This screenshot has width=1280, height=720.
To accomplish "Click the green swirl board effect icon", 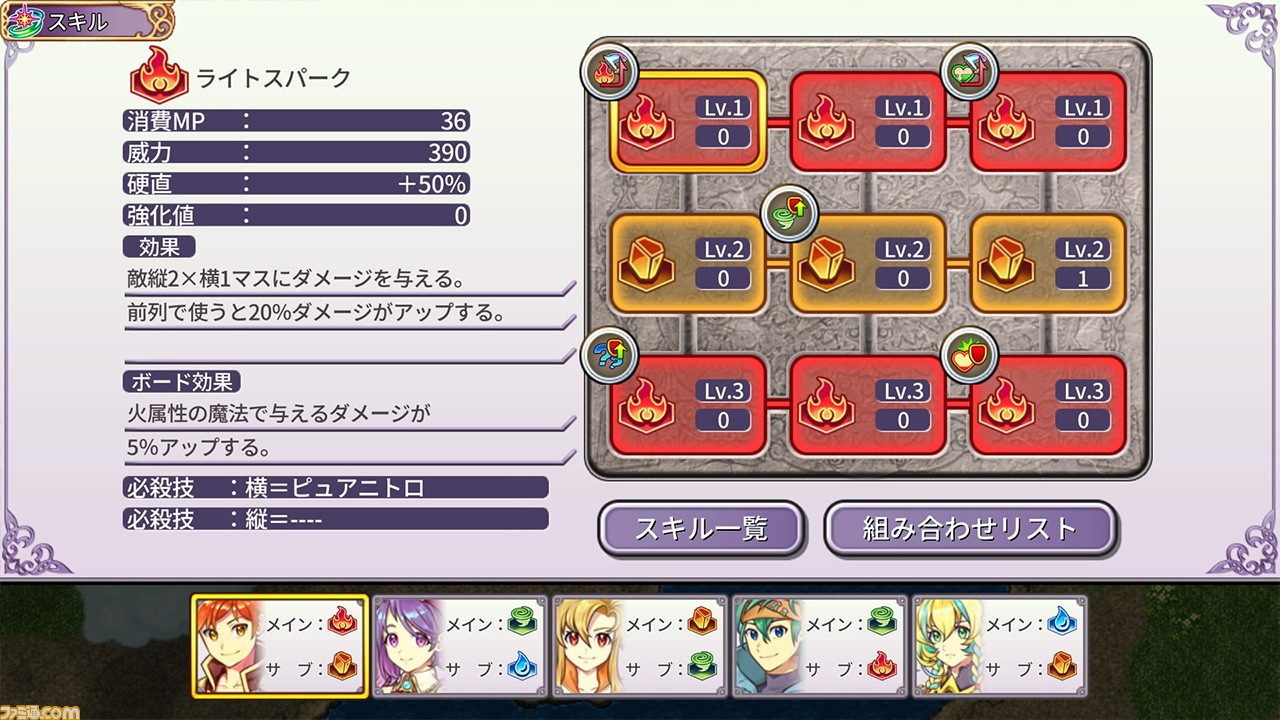I will point(790,212).
